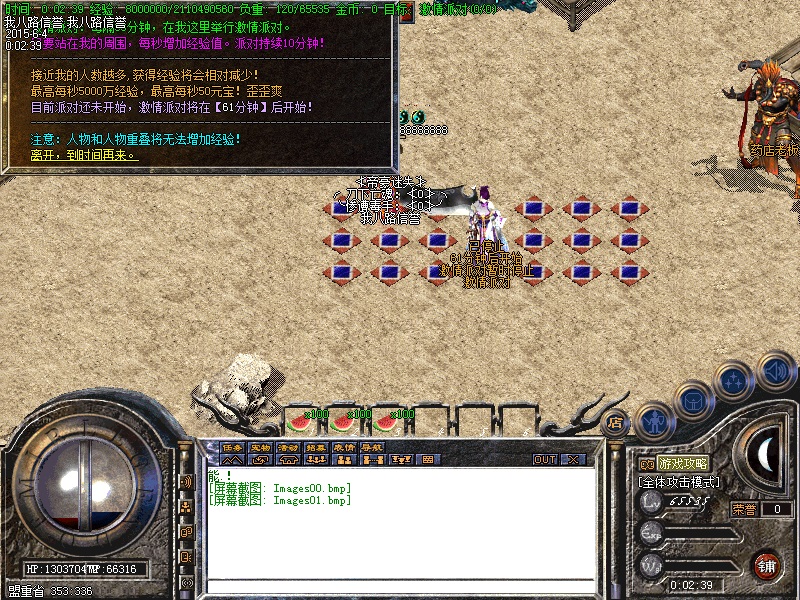Open the 表情 emote tab

coord(344,447)
